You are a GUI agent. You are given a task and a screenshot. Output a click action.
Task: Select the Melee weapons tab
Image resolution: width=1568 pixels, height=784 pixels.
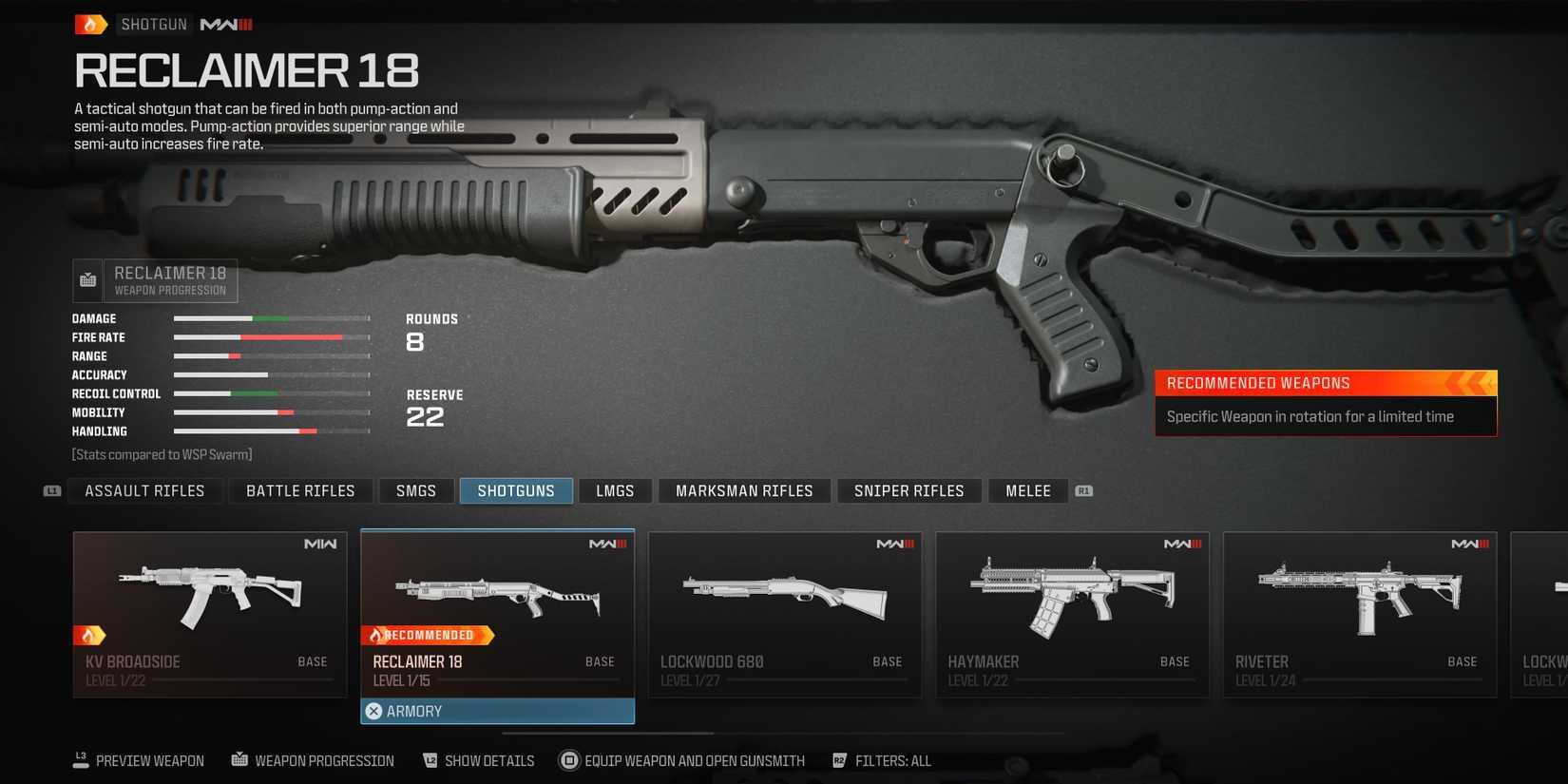click(x=1028, y=491)
